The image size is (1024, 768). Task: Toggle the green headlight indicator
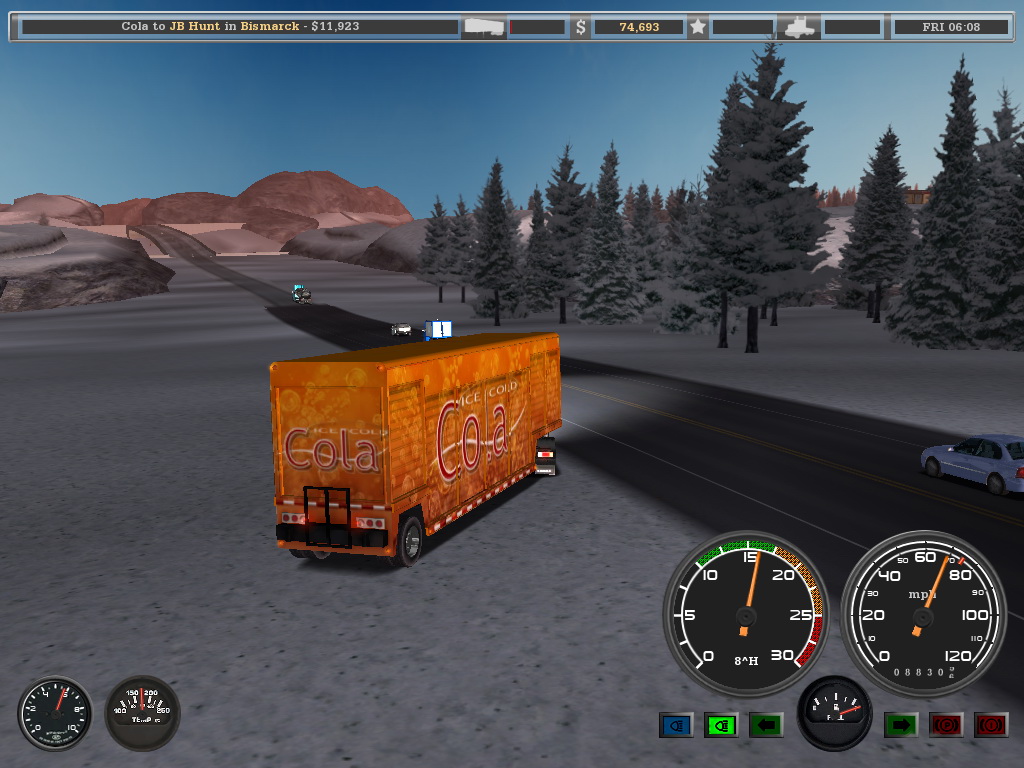coord(721,724)
